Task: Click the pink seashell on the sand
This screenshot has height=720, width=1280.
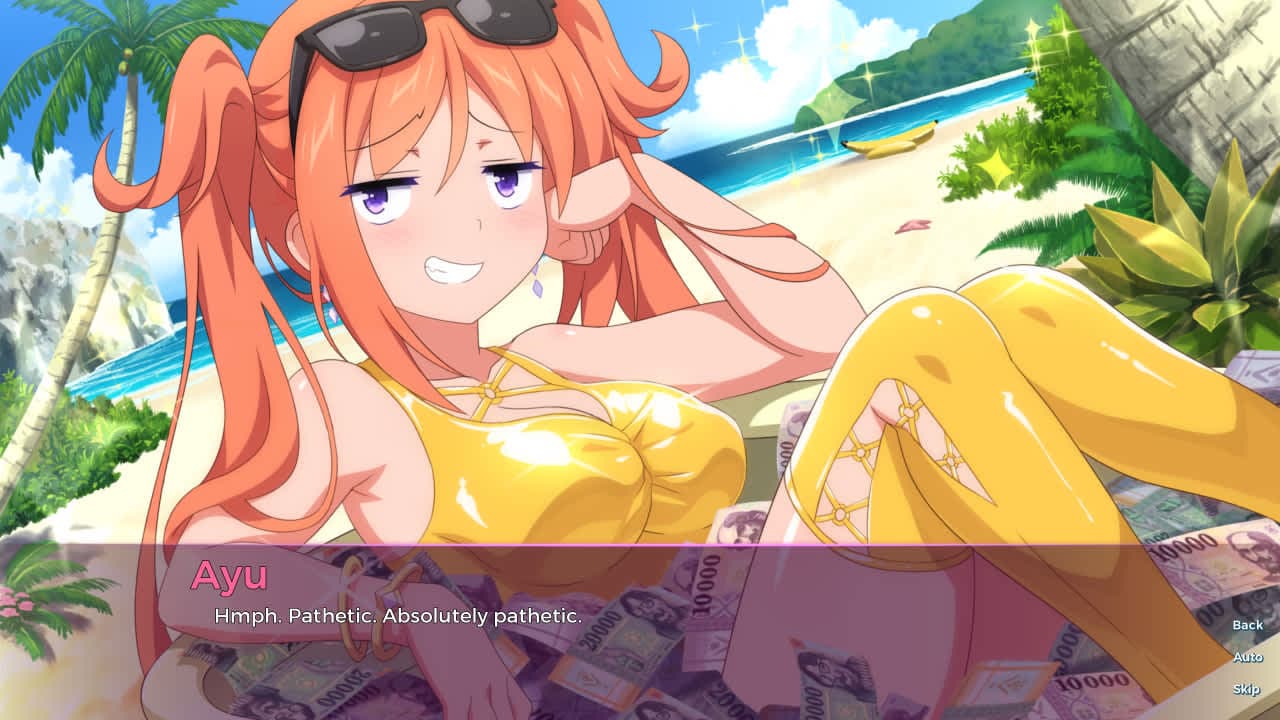Action: [x=911, y=225]
